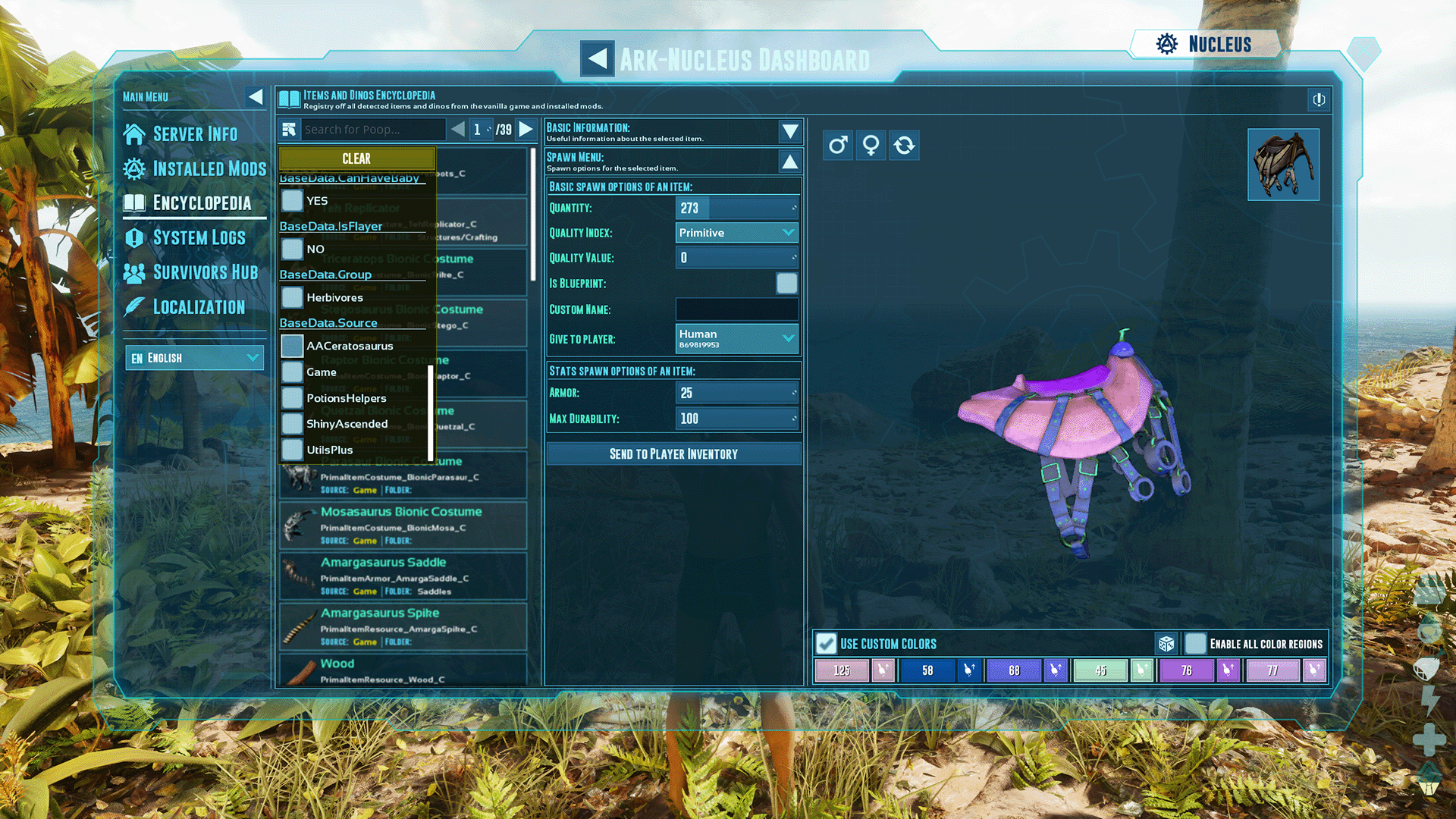Click the back arrow beside Ark-Nucleus Dashboard
Viewport: 1456px width, 819px height.
(597, 58)
